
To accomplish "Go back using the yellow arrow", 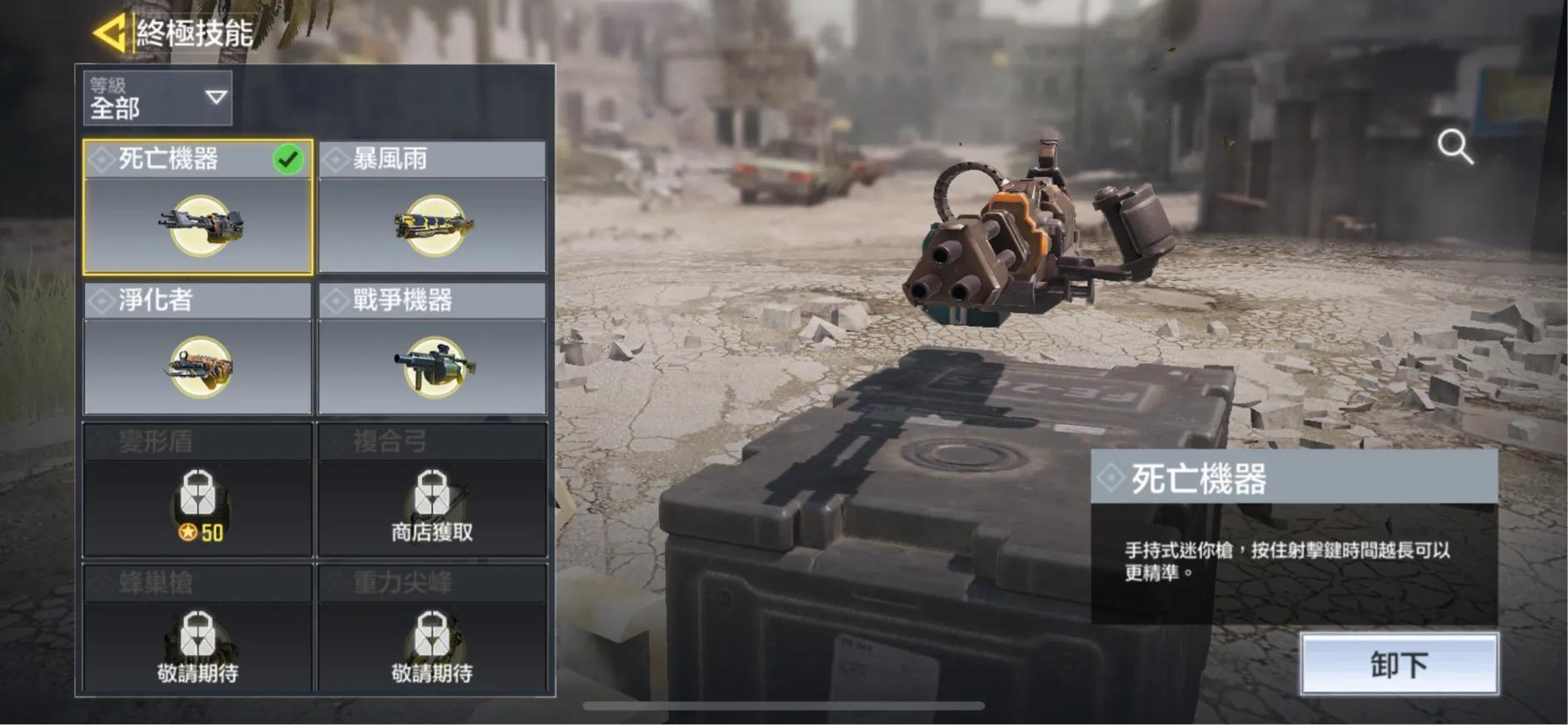I will pos(109,33).
